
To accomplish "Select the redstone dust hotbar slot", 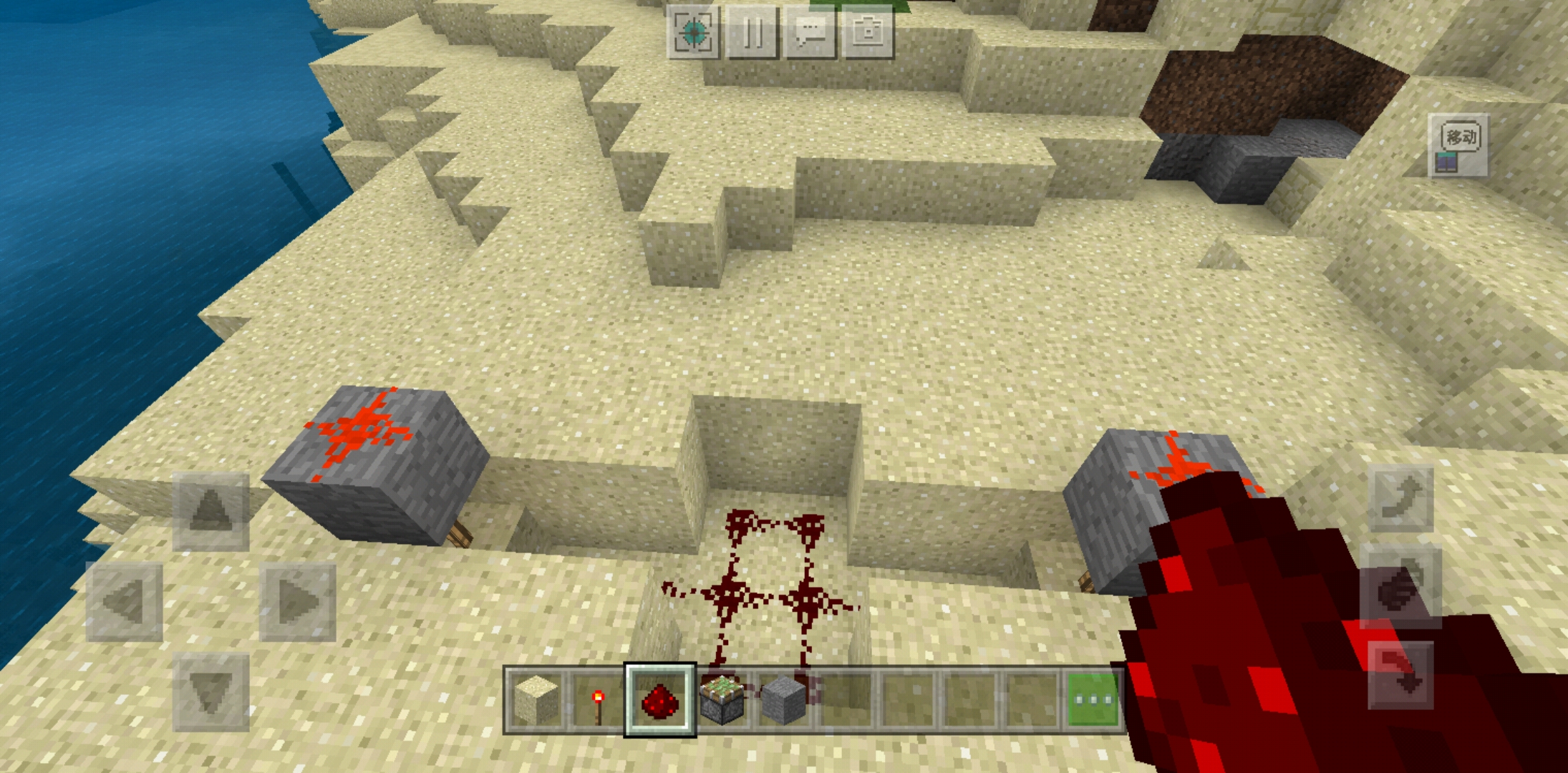I will click(x=660, y=700).
